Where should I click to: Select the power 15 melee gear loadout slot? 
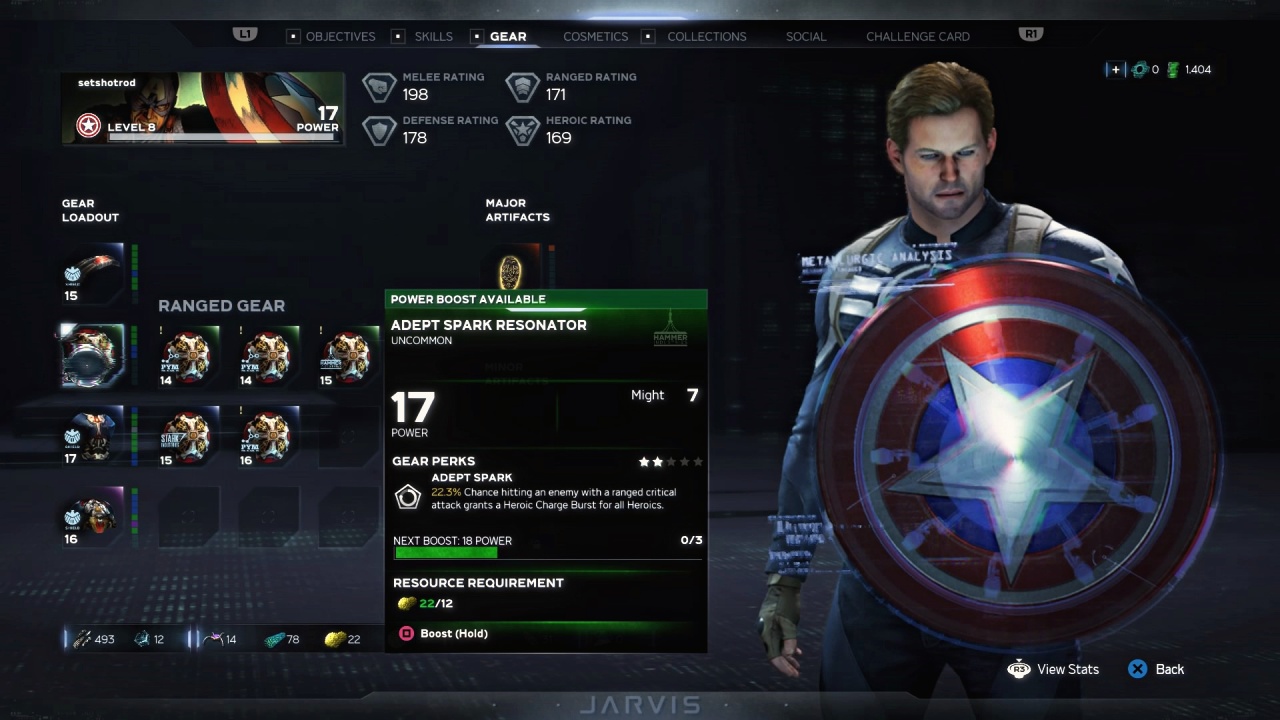click(93, 273)
